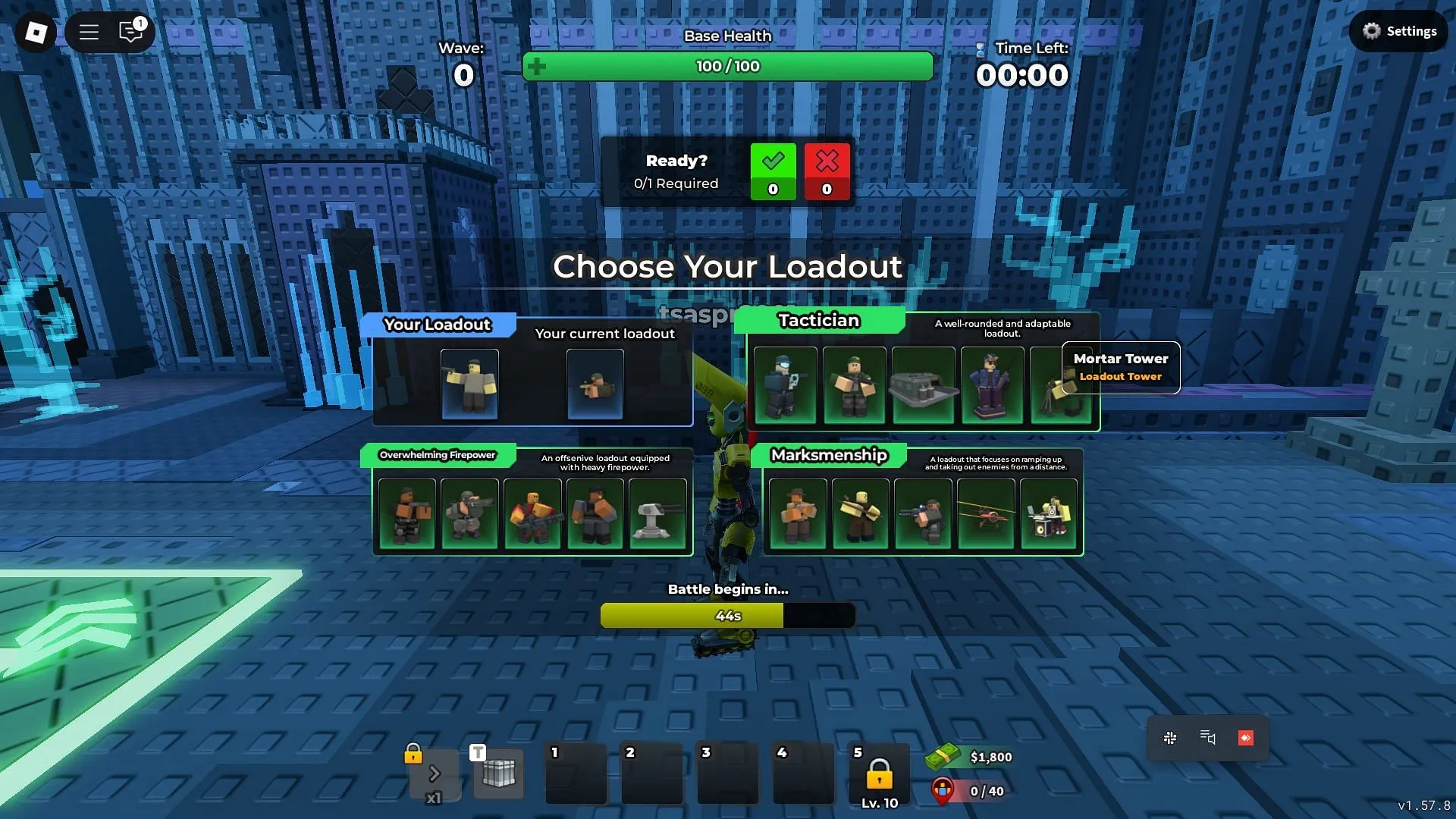
Task: Select the Tactician loadout
Action: pyautogui.click(x=819, y=321)
